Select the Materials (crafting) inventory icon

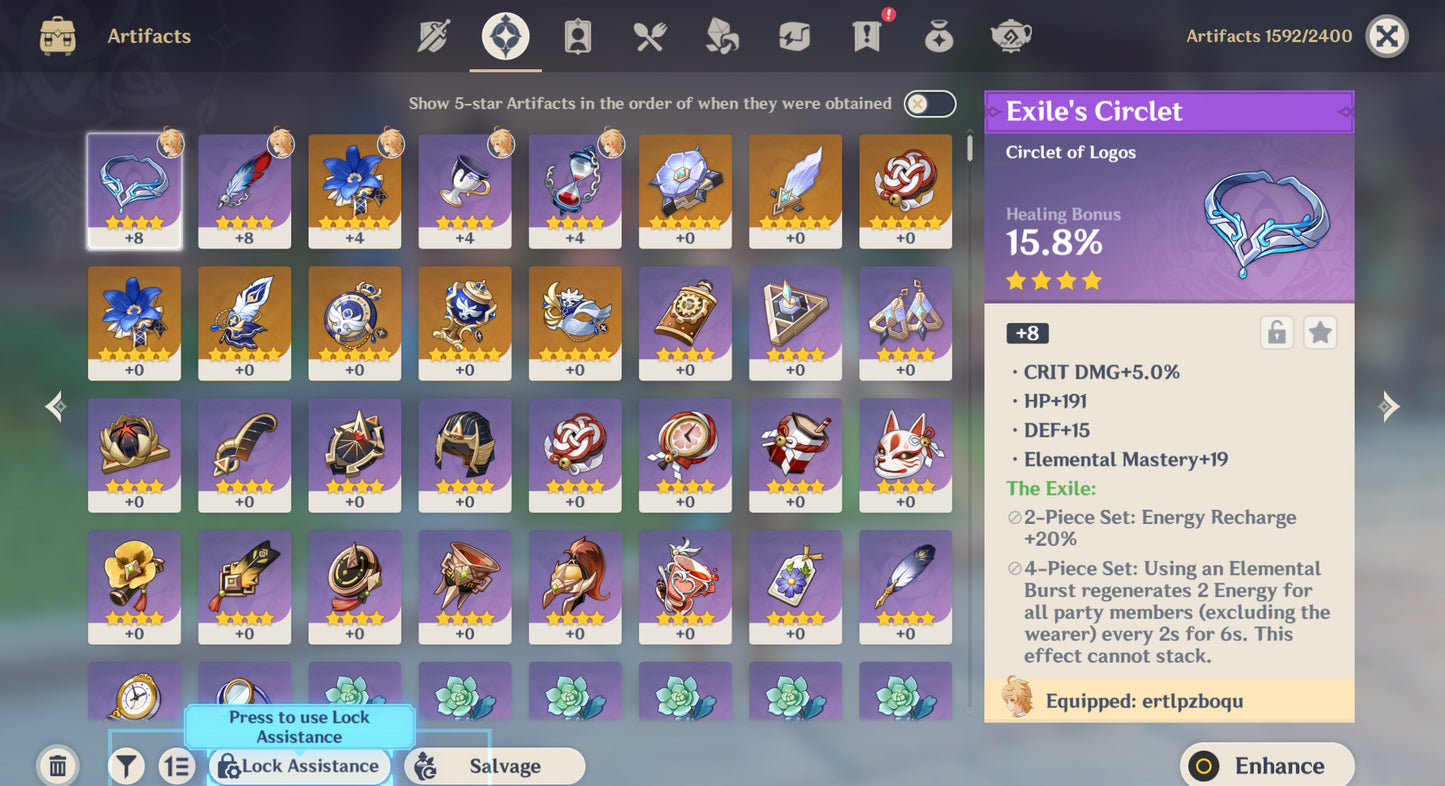coord(721,33)
